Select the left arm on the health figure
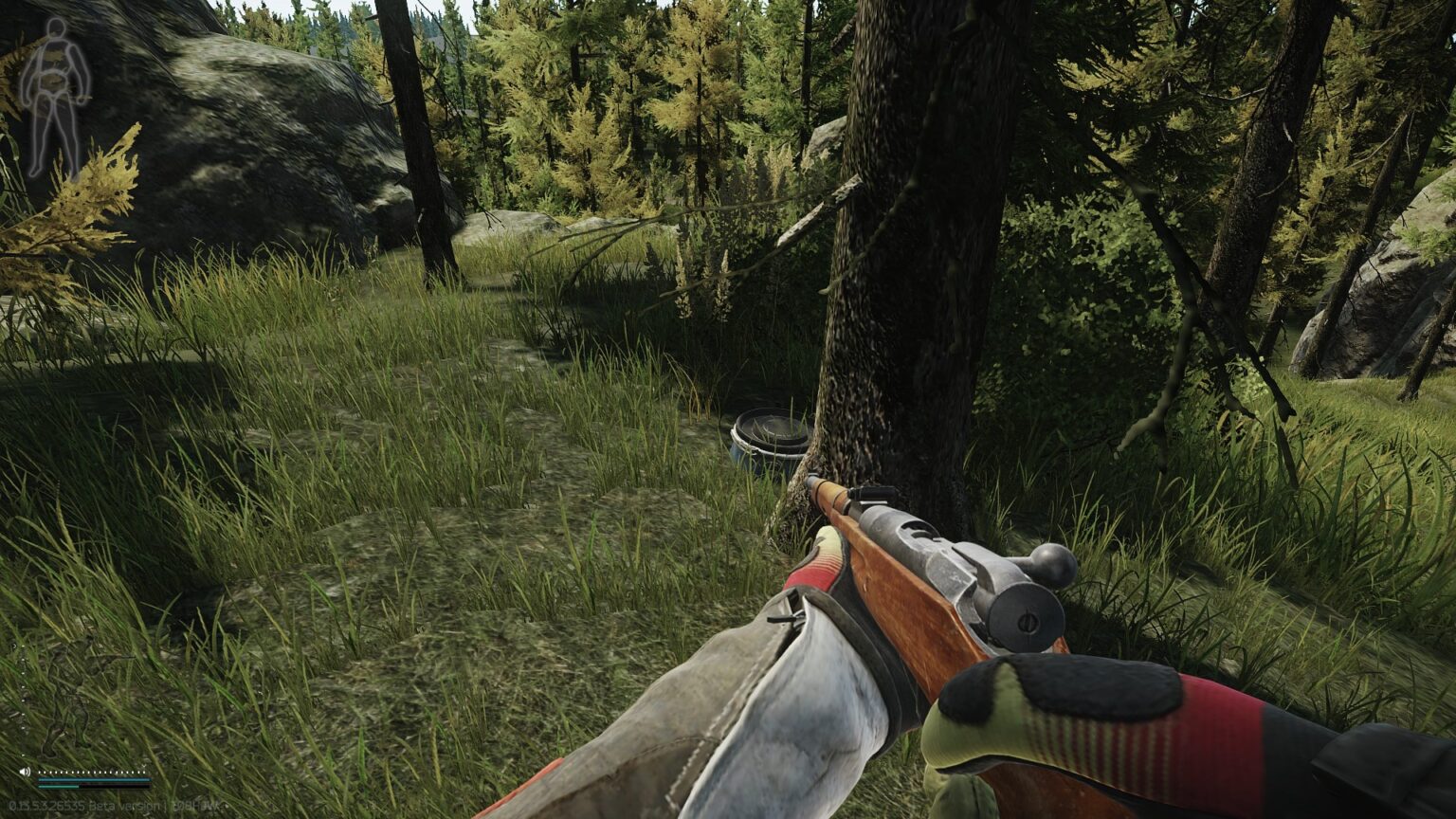1456x819 pixels. 80,69
